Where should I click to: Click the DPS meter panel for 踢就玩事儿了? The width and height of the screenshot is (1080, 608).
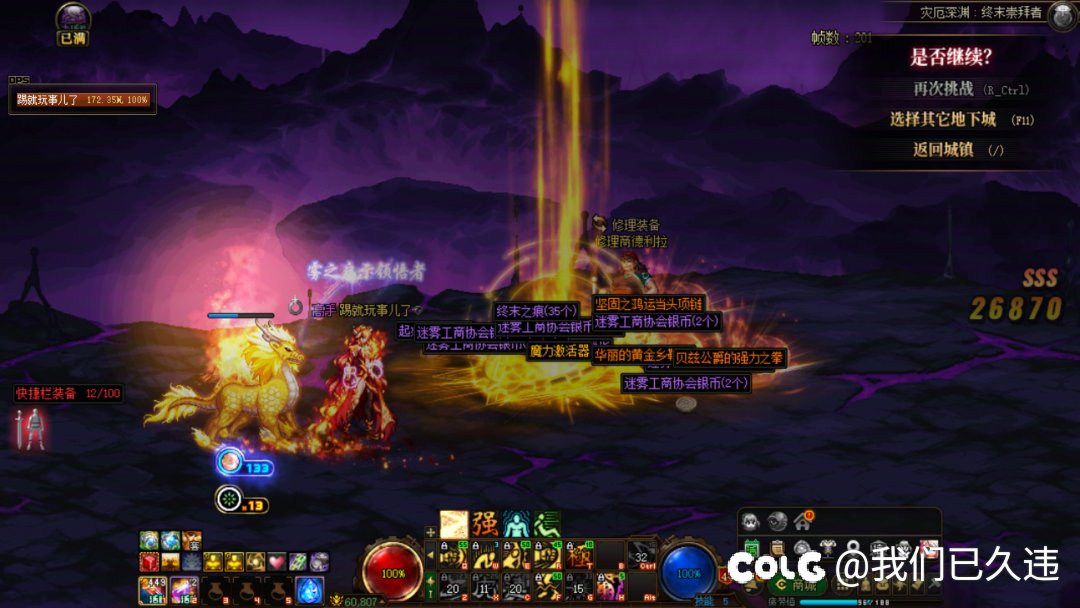[x=83, y=100]
